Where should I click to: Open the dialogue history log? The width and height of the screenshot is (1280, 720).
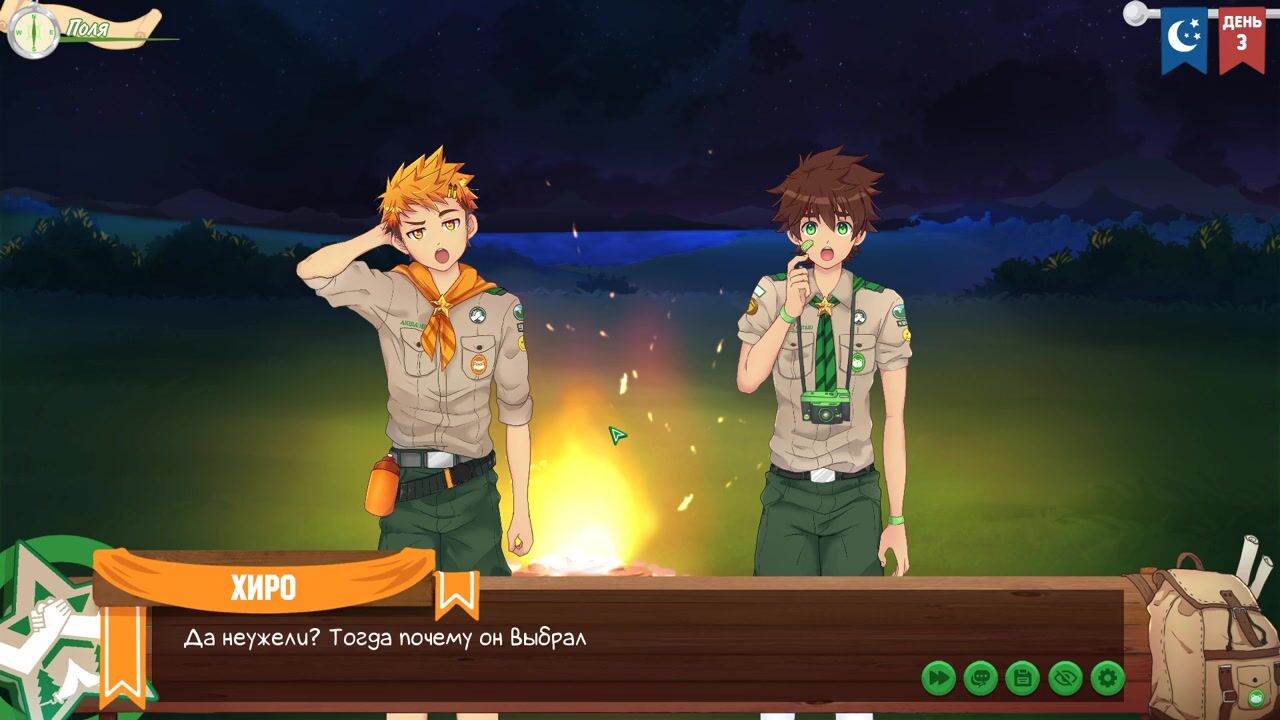[980, 678]
